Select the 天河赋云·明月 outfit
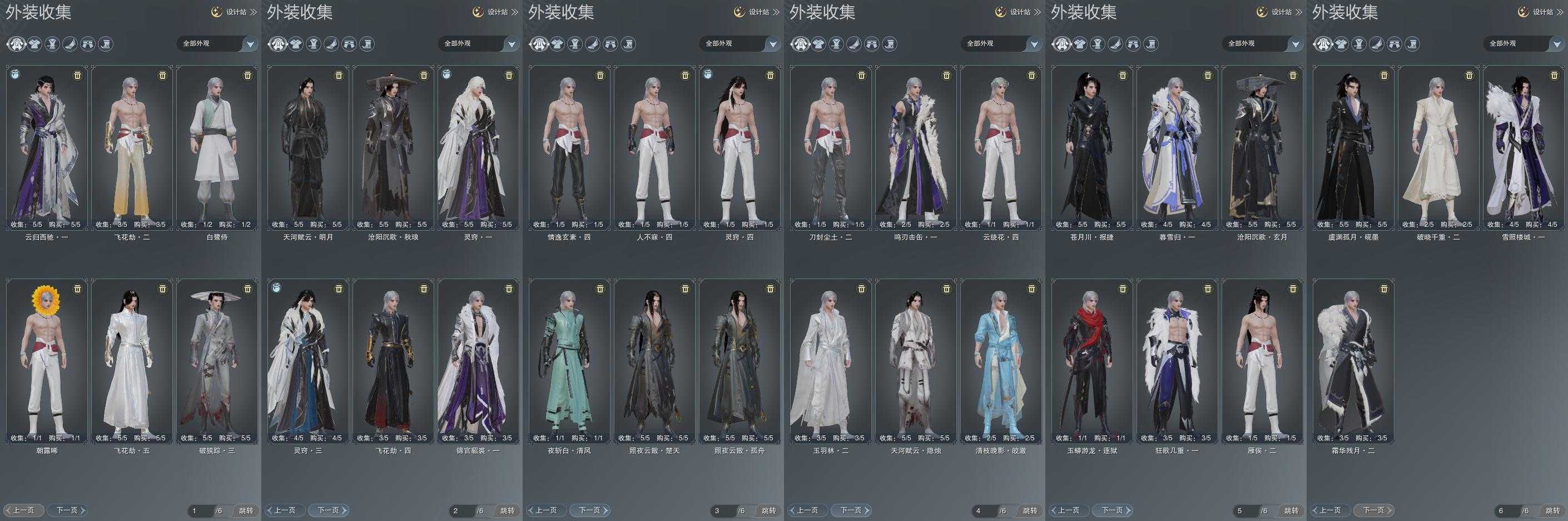 click(x=308, y=147)
